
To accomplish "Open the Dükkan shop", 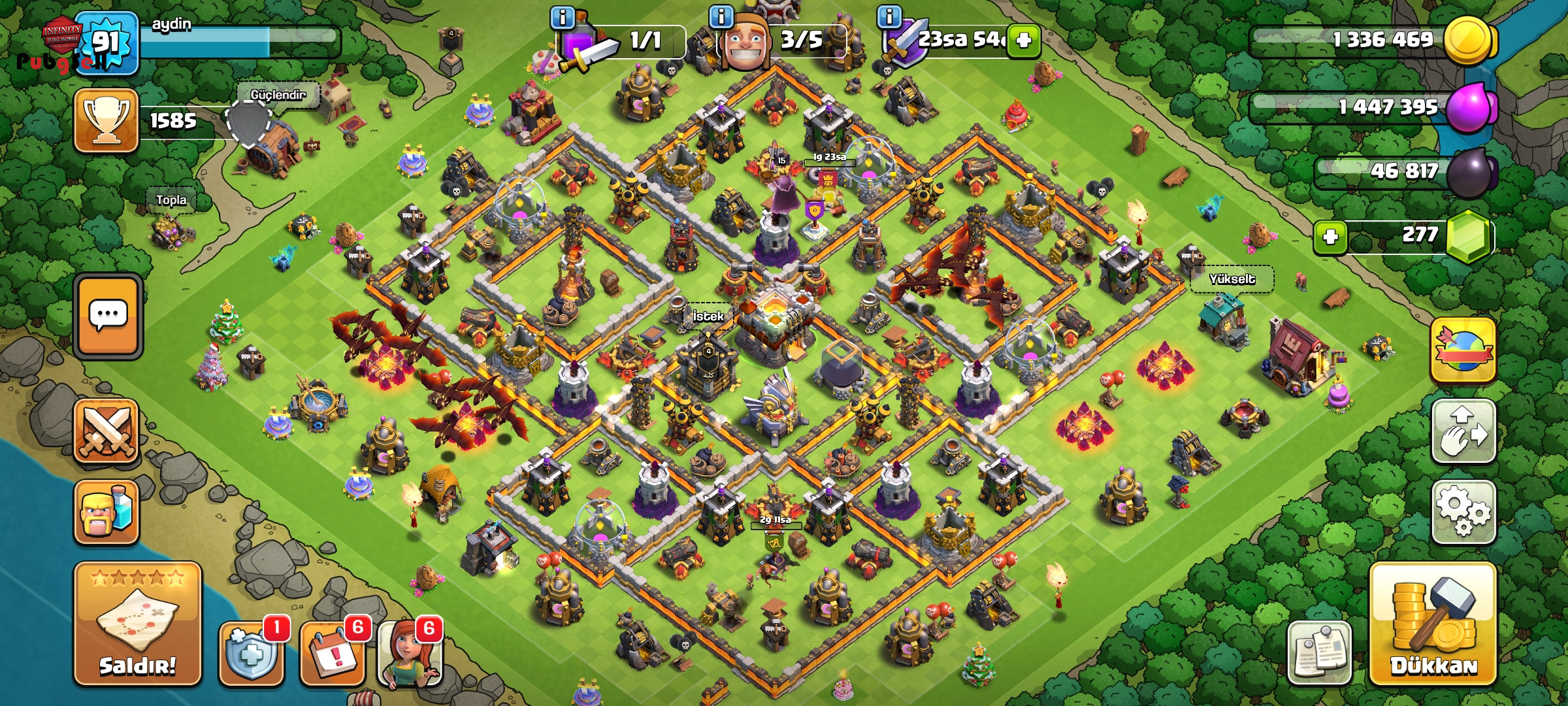I will coord(1433,624).
